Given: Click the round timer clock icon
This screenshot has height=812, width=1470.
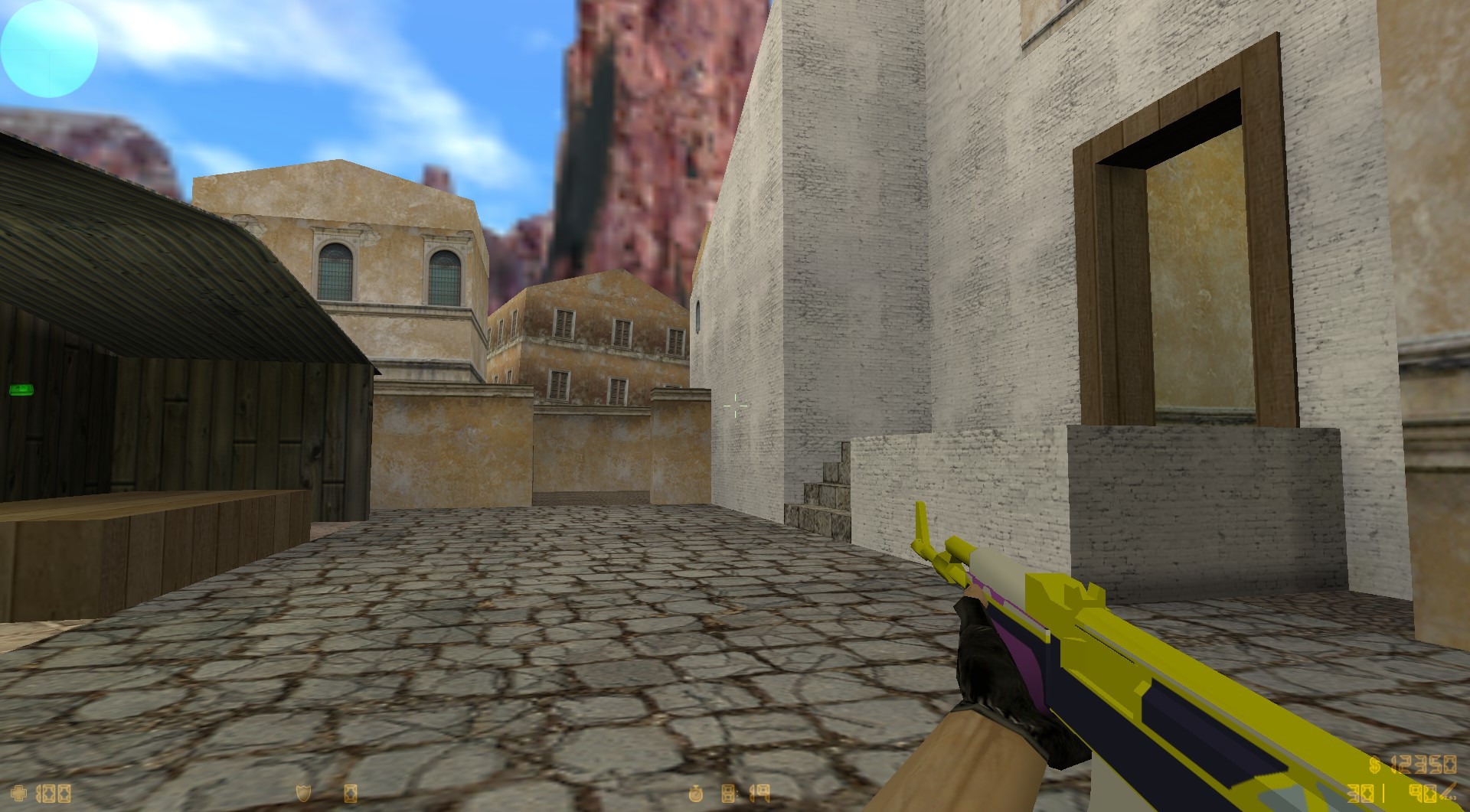Looking at the screenshot, I should pos(697,794).
